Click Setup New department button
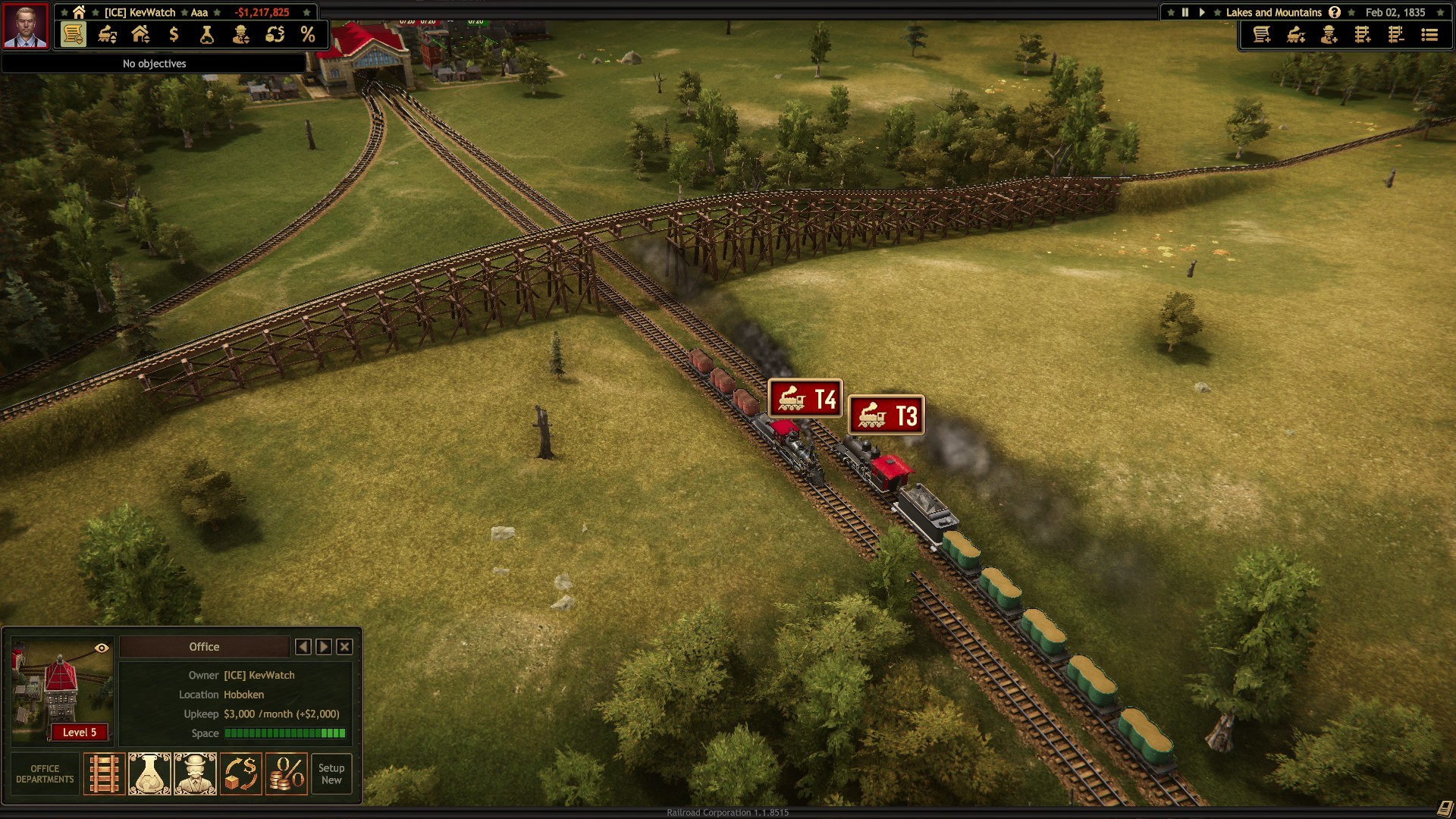The height and width of the screenshot is (819, 1456). click(331, 774)
